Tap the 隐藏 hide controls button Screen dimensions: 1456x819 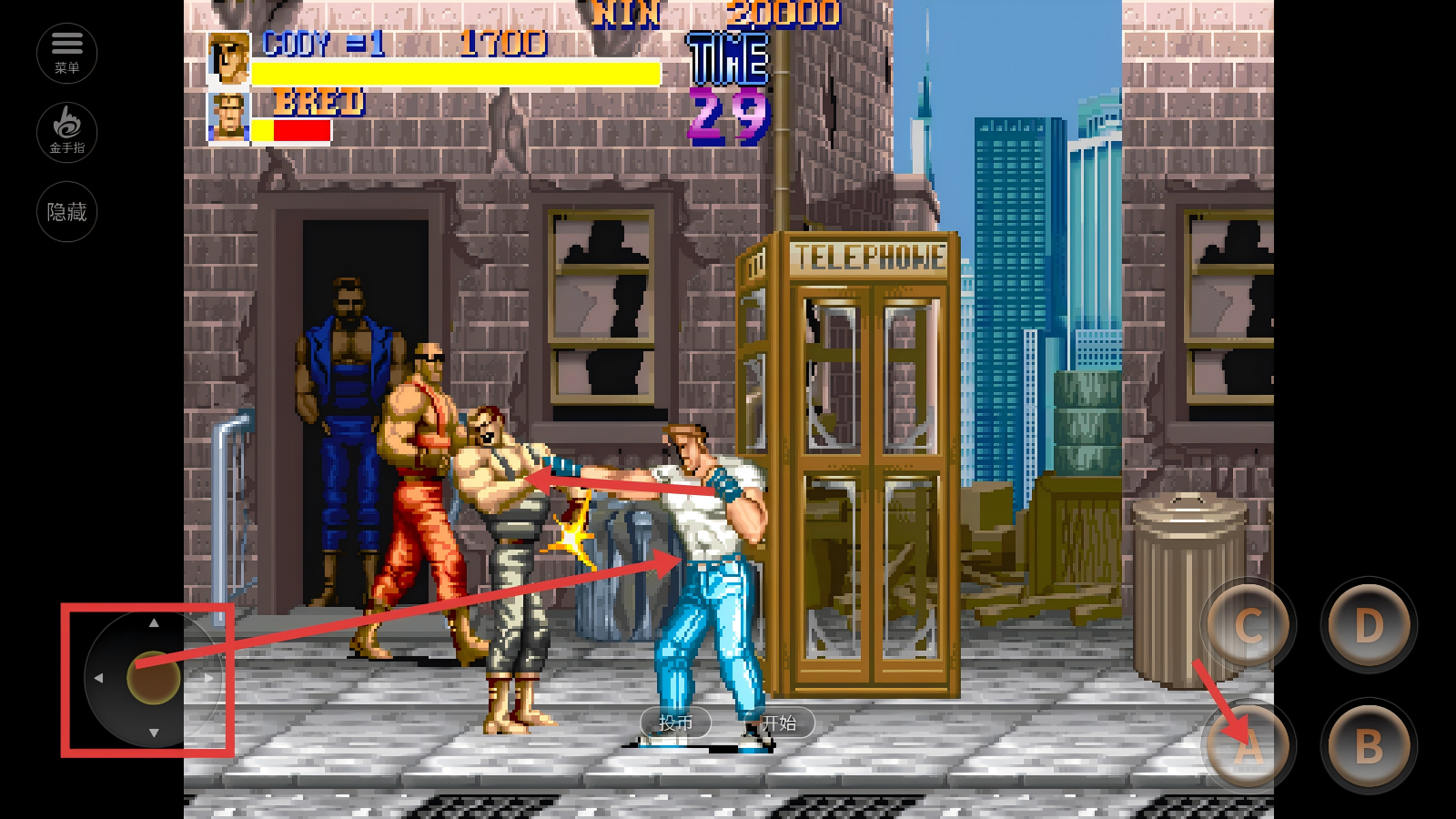click(x=66, y=212)
